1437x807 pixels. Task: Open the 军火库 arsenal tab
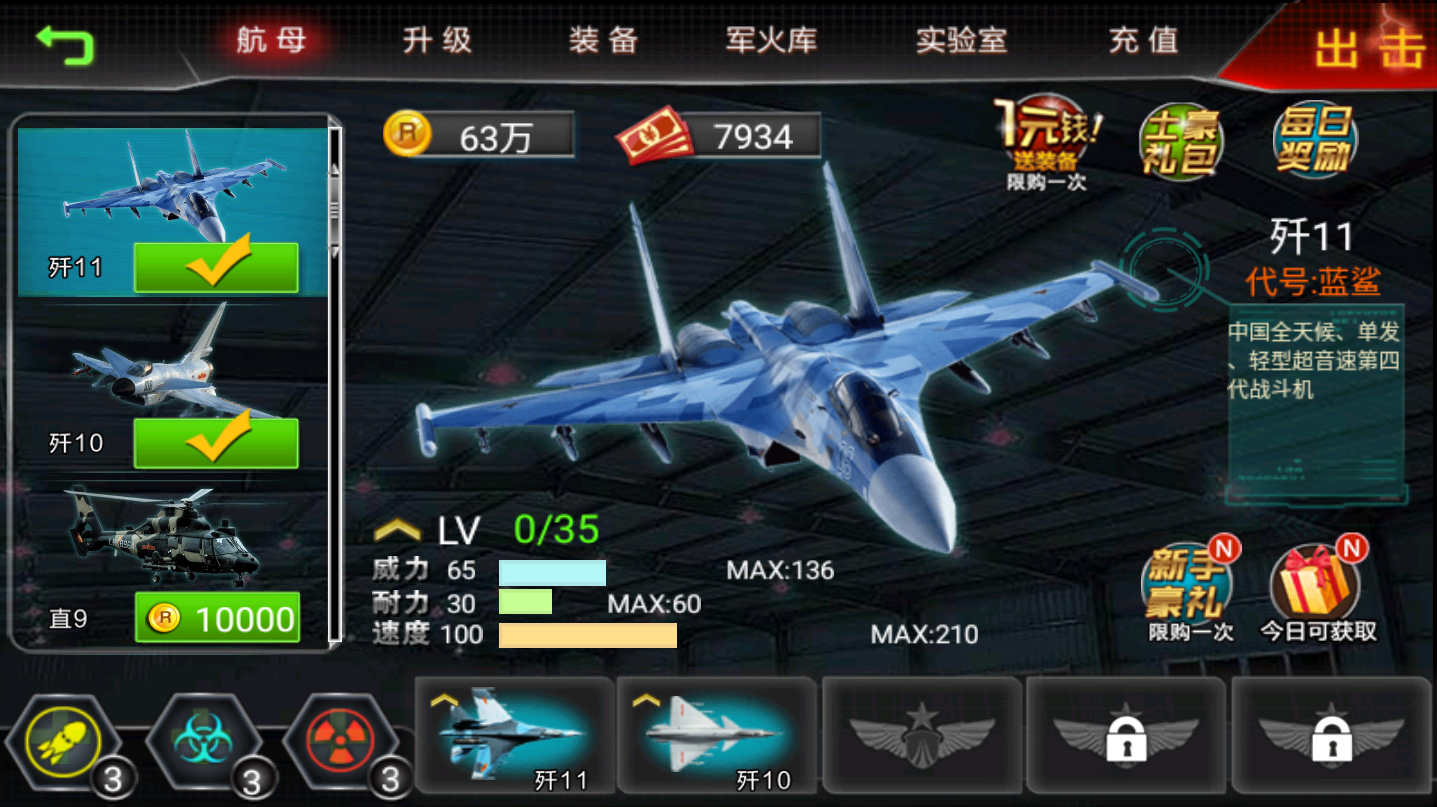point(770,41)
